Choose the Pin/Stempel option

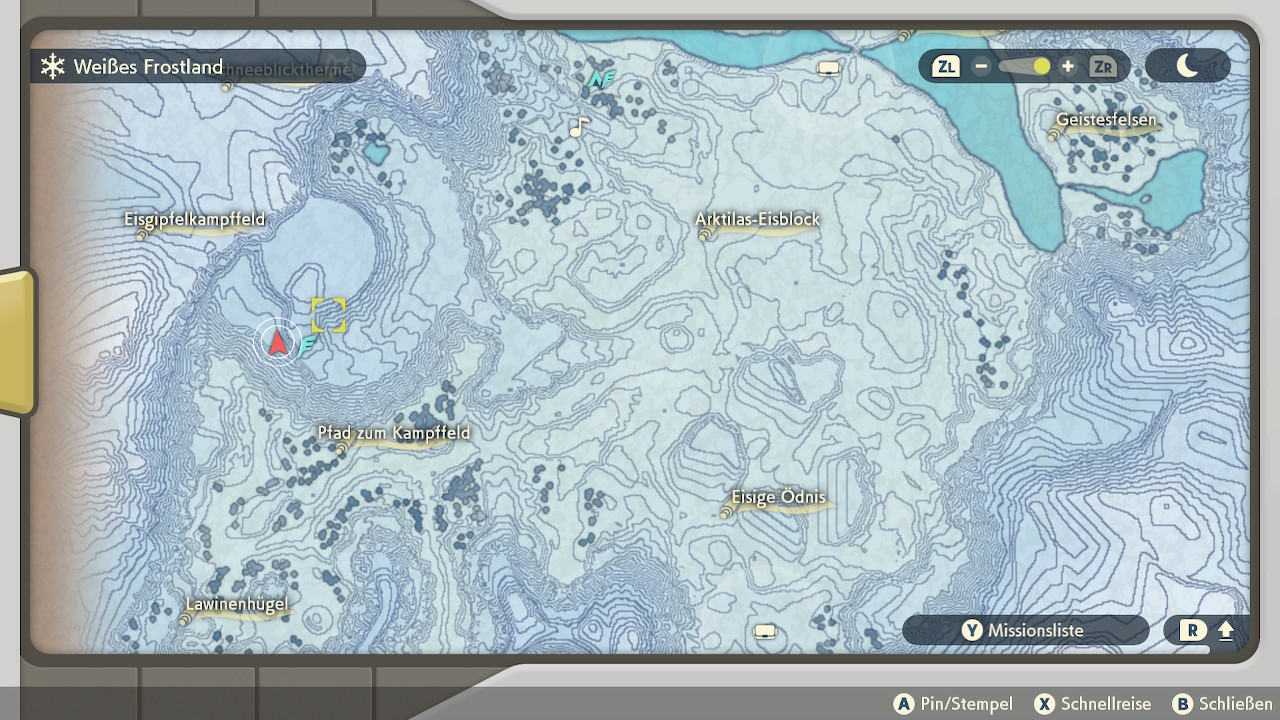coord(953,704)
